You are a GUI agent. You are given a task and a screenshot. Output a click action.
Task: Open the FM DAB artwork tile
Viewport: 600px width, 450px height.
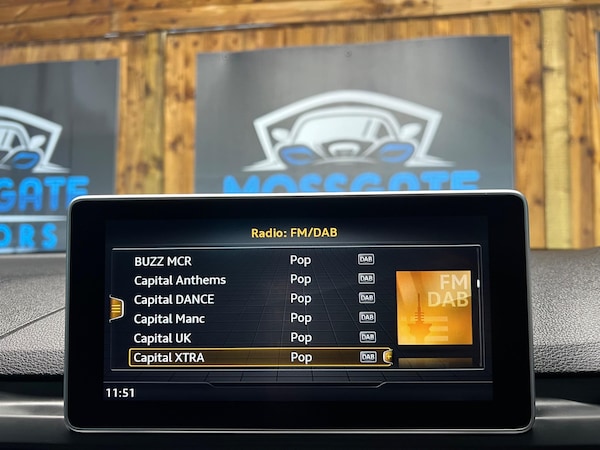(x=434, y=308)
